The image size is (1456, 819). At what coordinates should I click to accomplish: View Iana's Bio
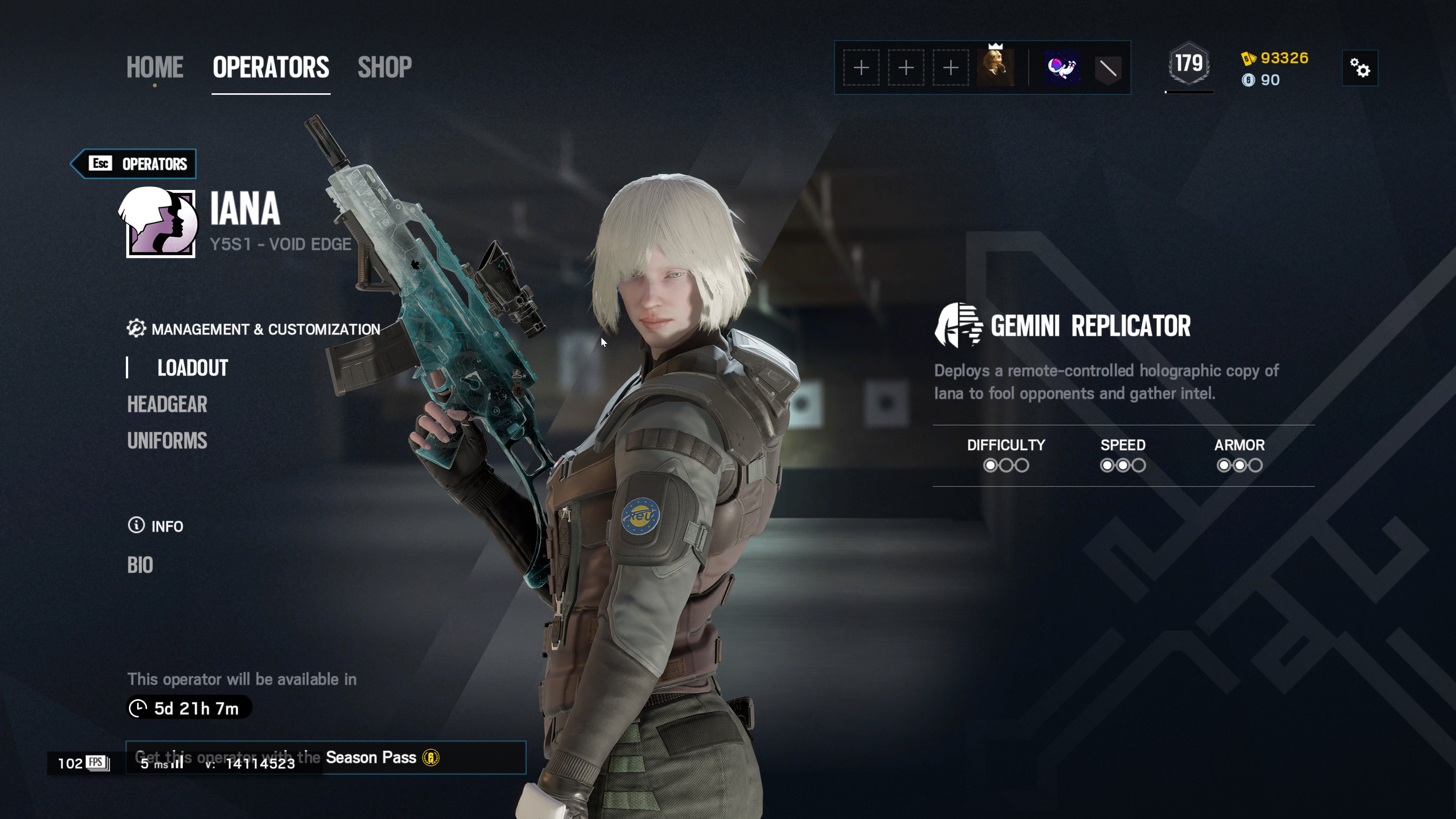tap(140, 565)
